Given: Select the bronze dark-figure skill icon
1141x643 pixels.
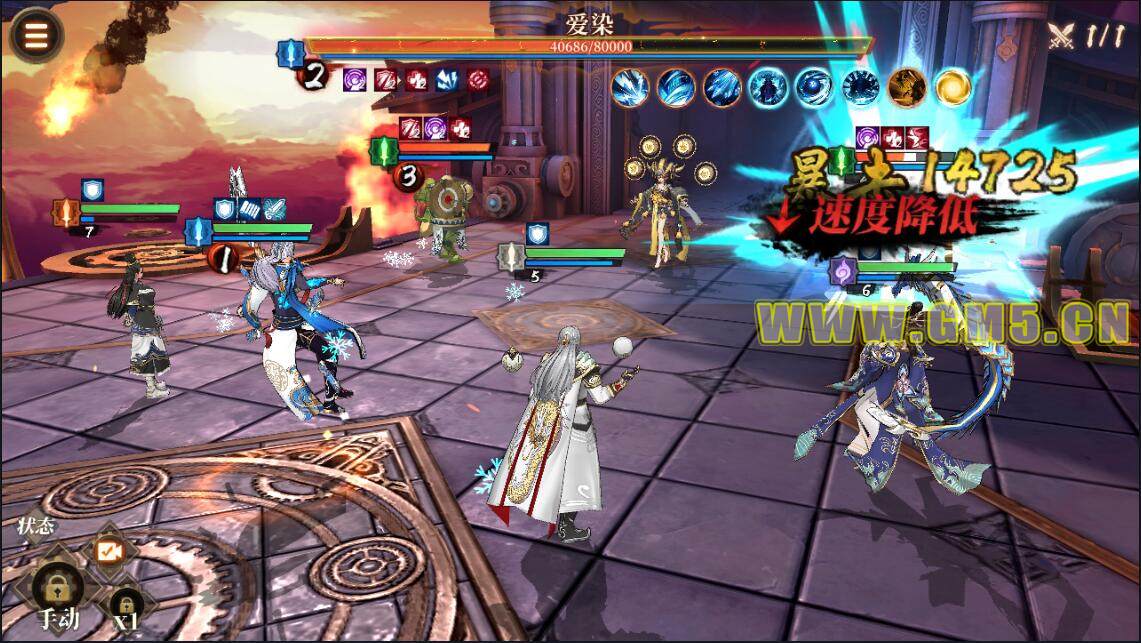Looking at the screenshot, I should [x=906, y=87].
